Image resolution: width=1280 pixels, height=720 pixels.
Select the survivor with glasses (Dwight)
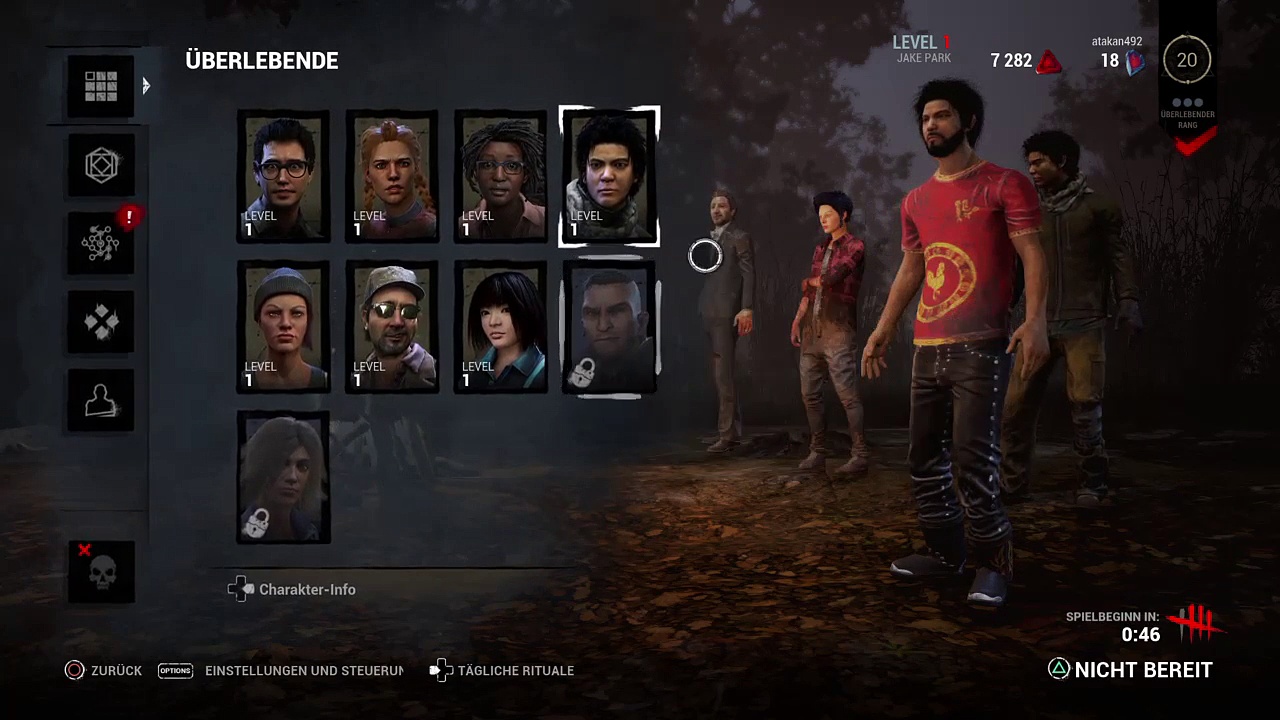tap(283, 177)
